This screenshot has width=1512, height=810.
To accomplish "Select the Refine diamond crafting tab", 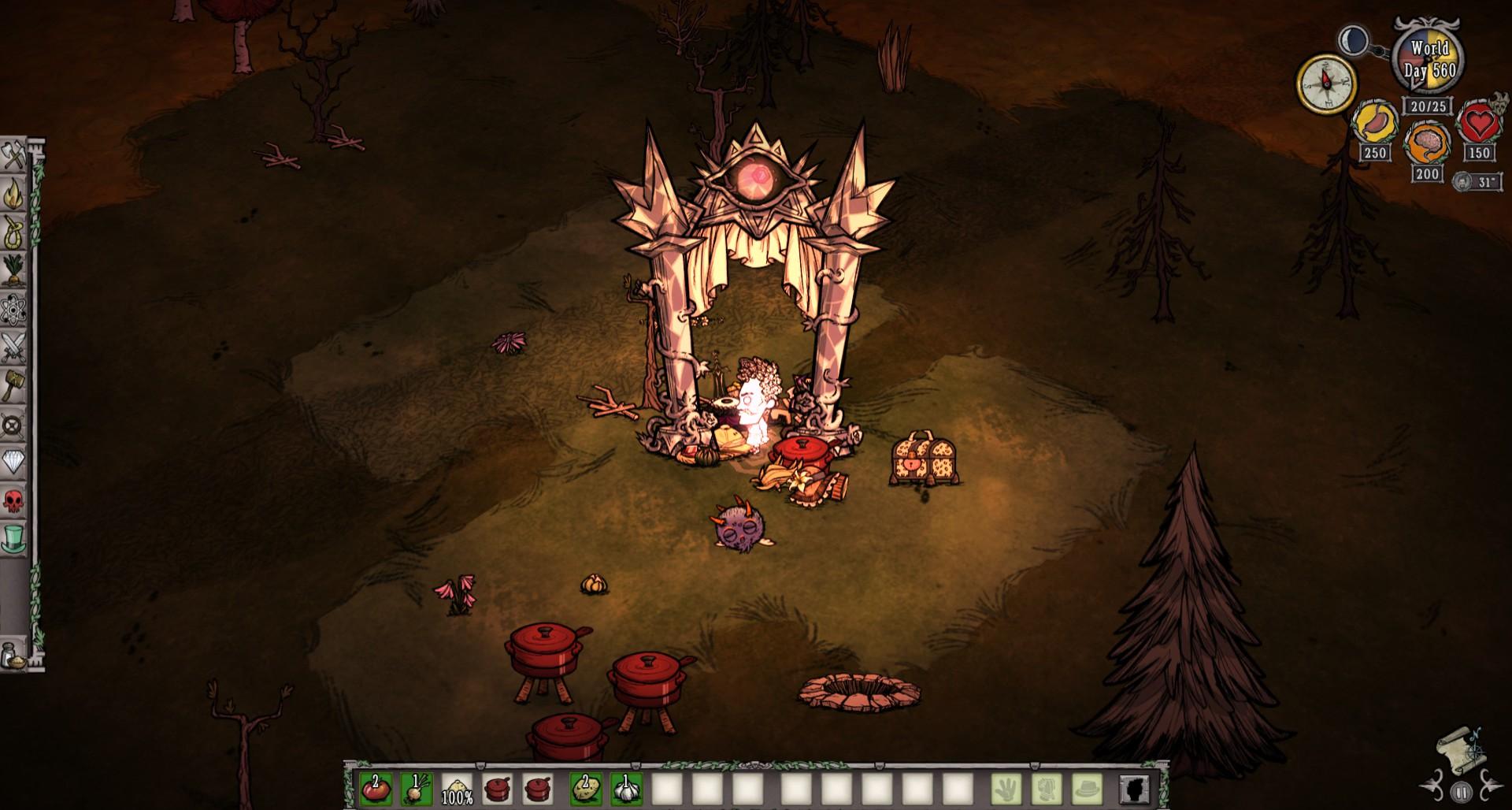I will pos(13,463).
